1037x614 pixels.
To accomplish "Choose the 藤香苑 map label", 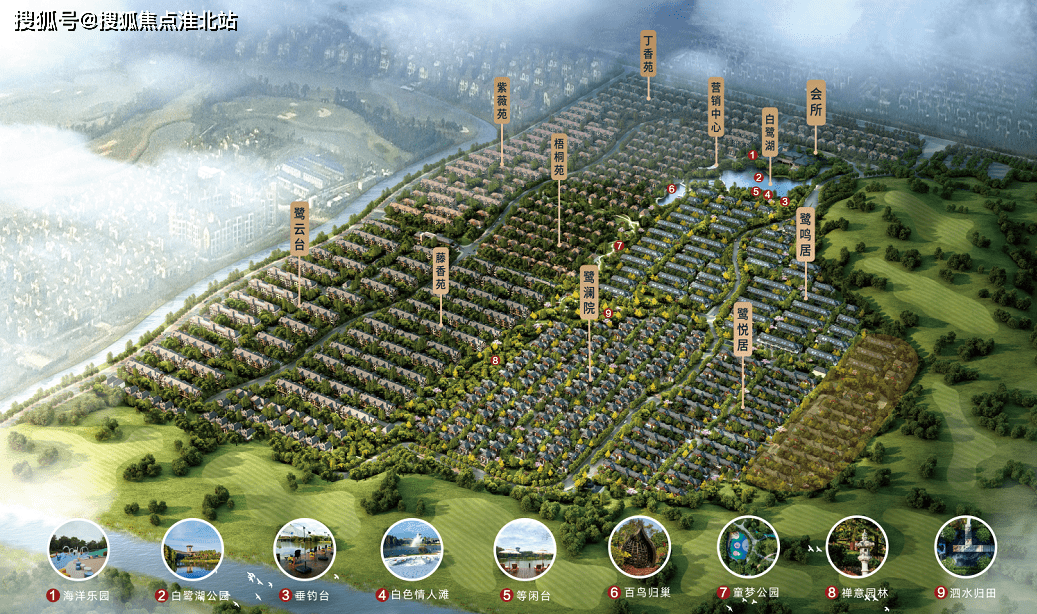I will [440, 271].
